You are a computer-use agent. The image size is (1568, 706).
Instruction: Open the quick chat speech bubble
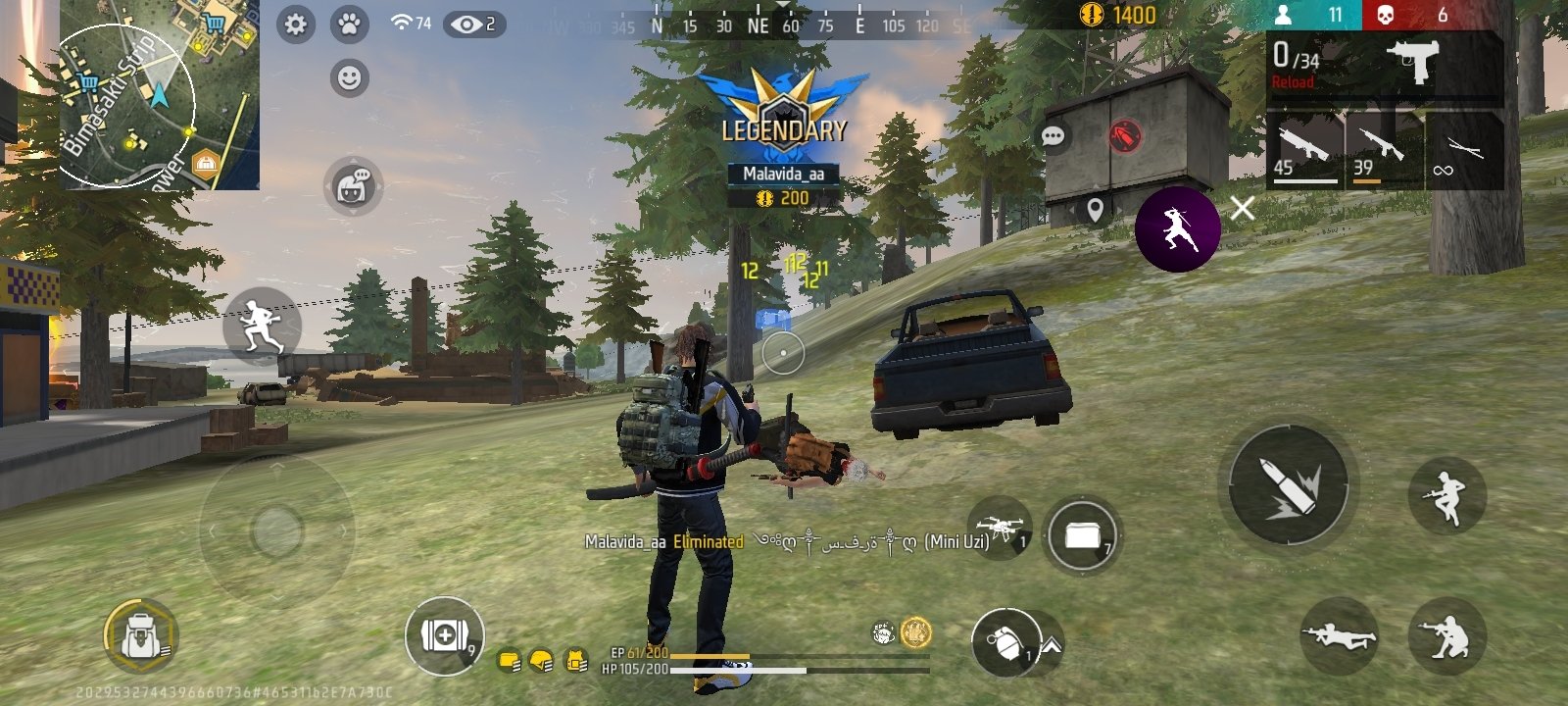pyautogui.click(x=1053, y=136)
